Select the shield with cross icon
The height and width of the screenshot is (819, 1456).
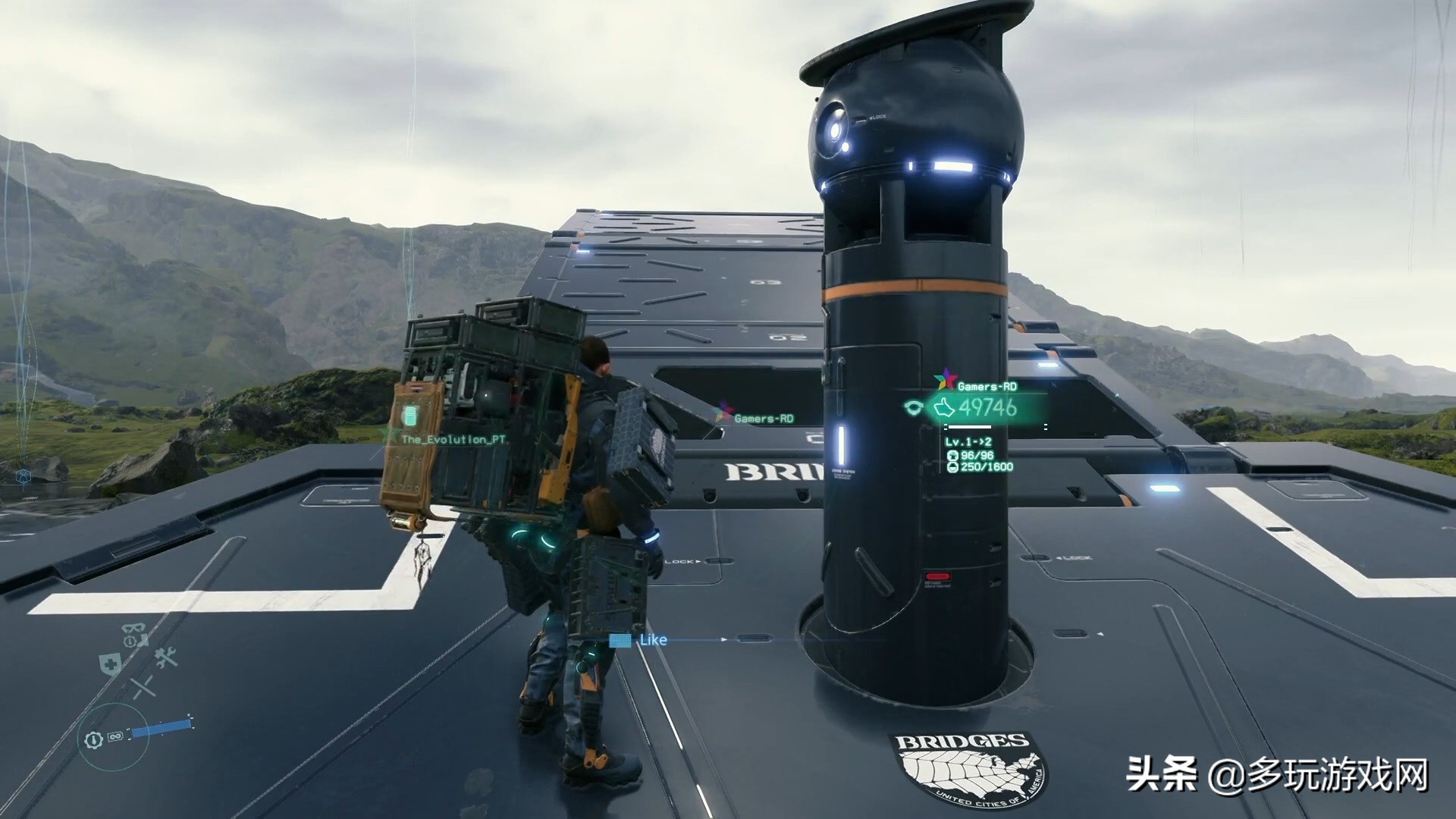coord(108,664)
